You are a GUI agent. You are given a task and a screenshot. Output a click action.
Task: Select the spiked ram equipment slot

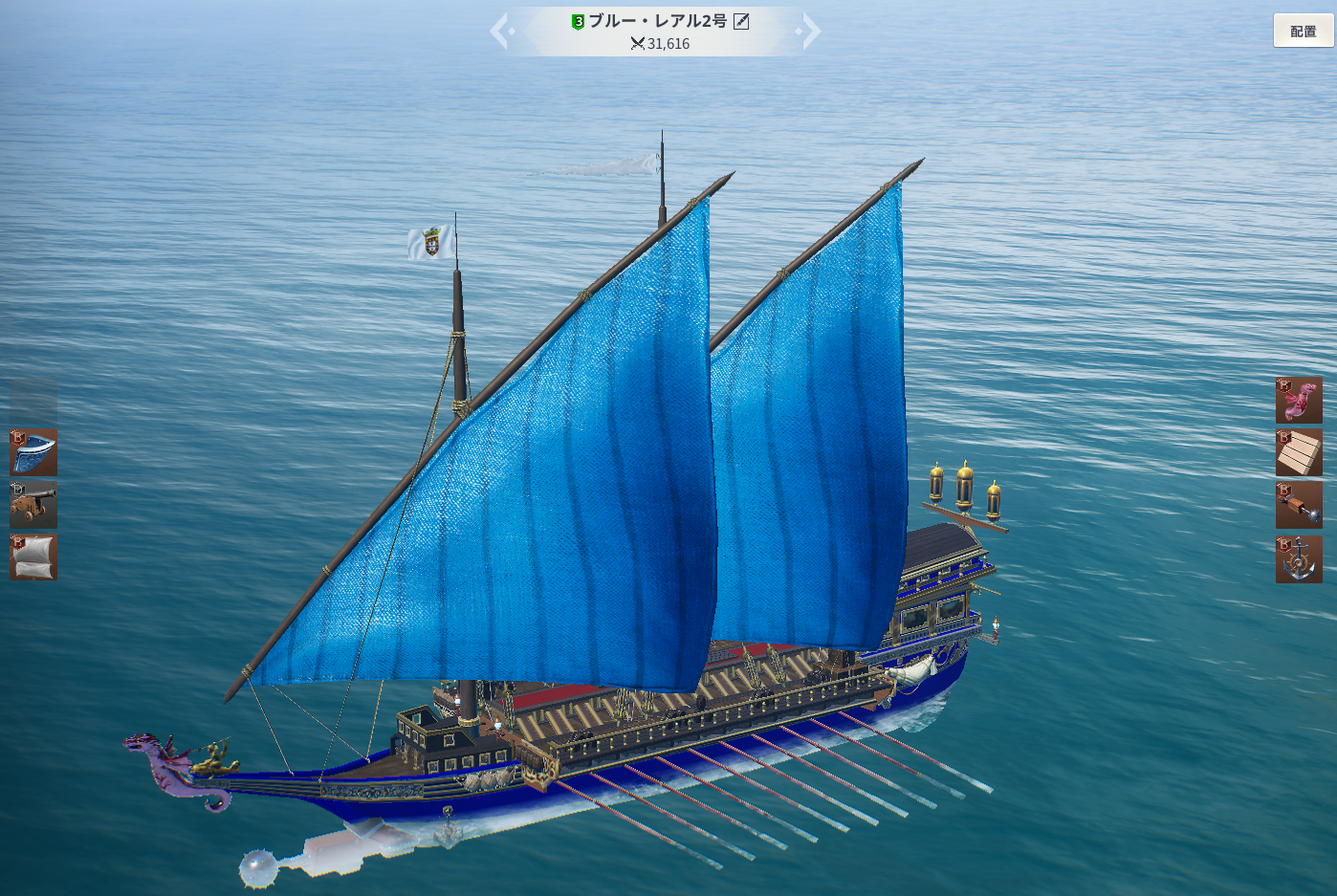tap(1299, 505)
